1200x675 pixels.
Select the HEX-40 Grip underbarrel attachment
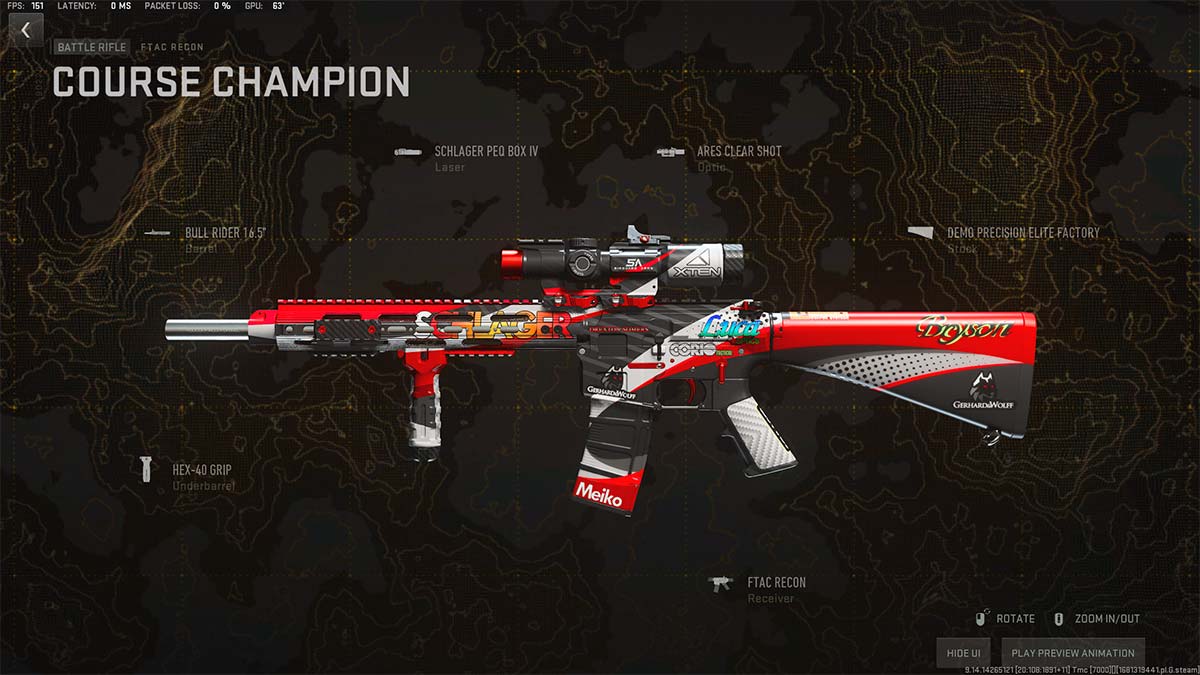coord(202,468)
